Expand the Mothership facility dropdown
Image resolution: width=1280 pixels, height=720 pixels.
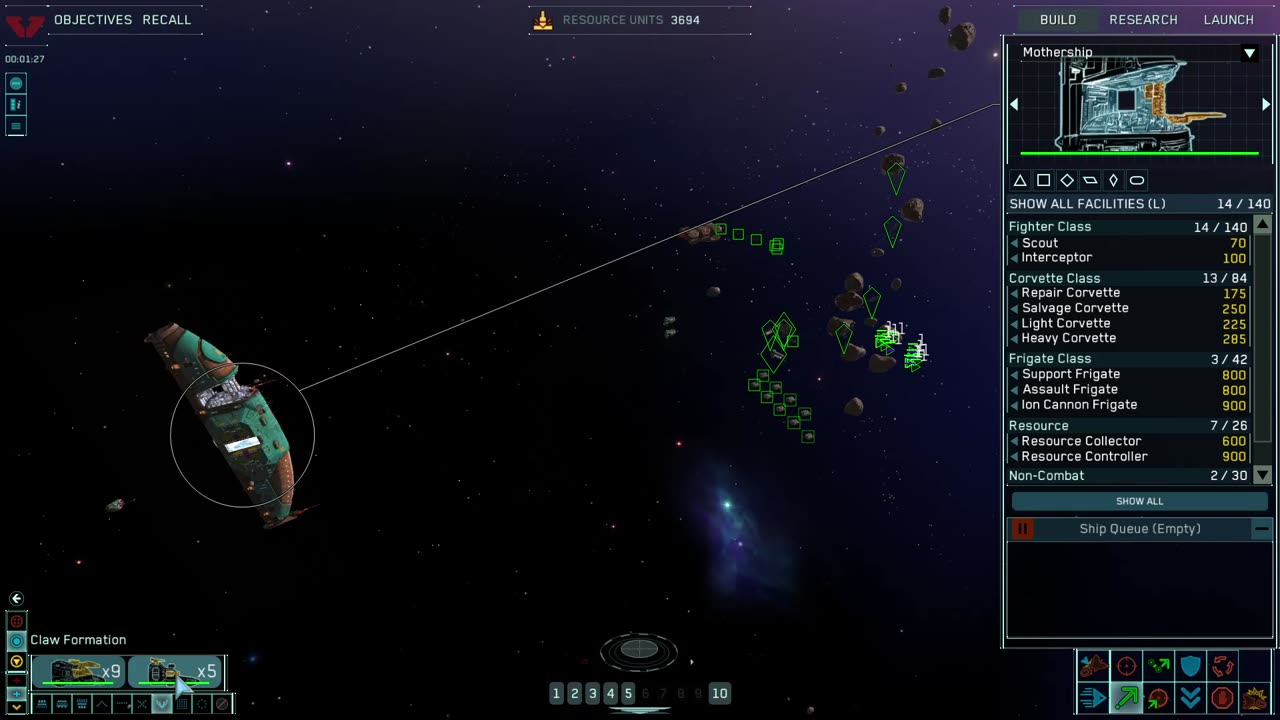pos(1249,53)
